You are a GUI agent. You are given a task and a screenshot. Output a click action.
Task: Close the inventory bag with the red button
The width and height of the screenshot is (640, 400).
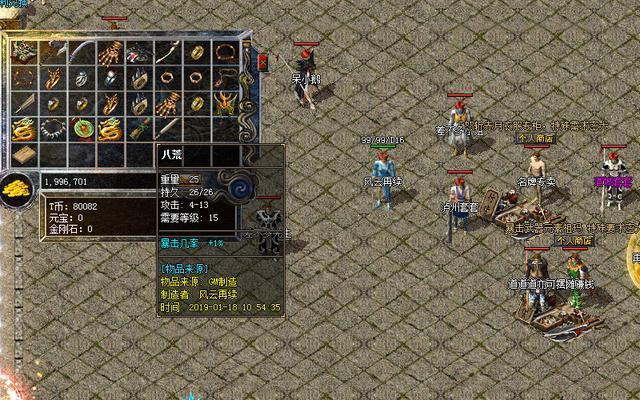point(263,62)
